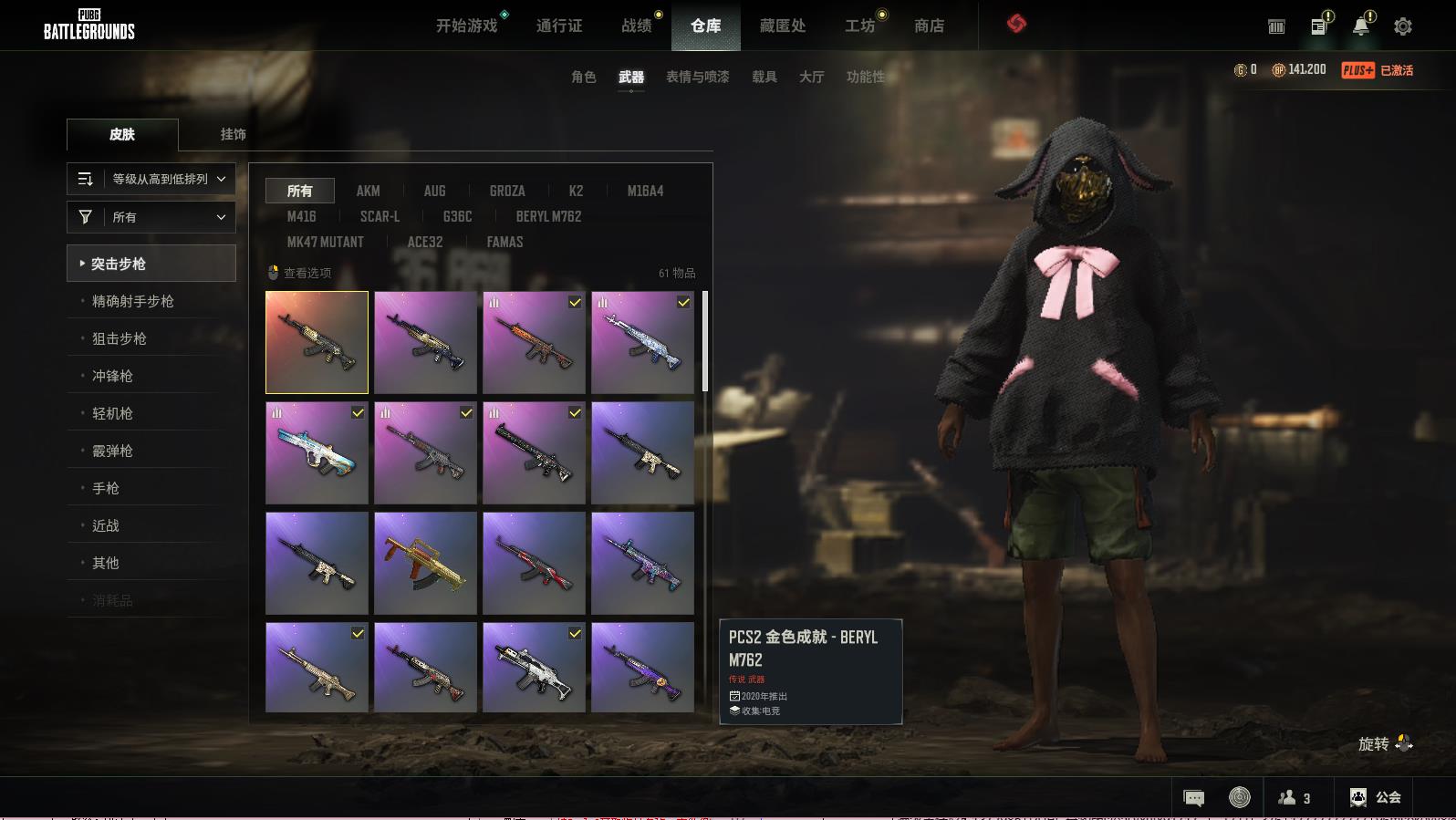Open the 公会 guild button
The height and width of the screenshot is (820, 1456).
1376,797
